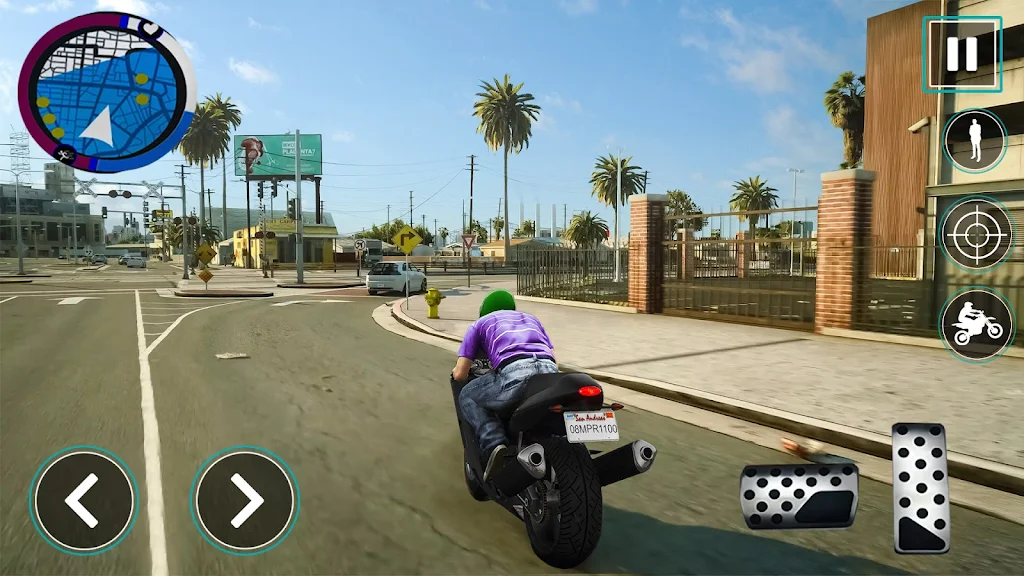Open the circular minimap
Viewport: 1024px width, 576px height.
[106, 92]
